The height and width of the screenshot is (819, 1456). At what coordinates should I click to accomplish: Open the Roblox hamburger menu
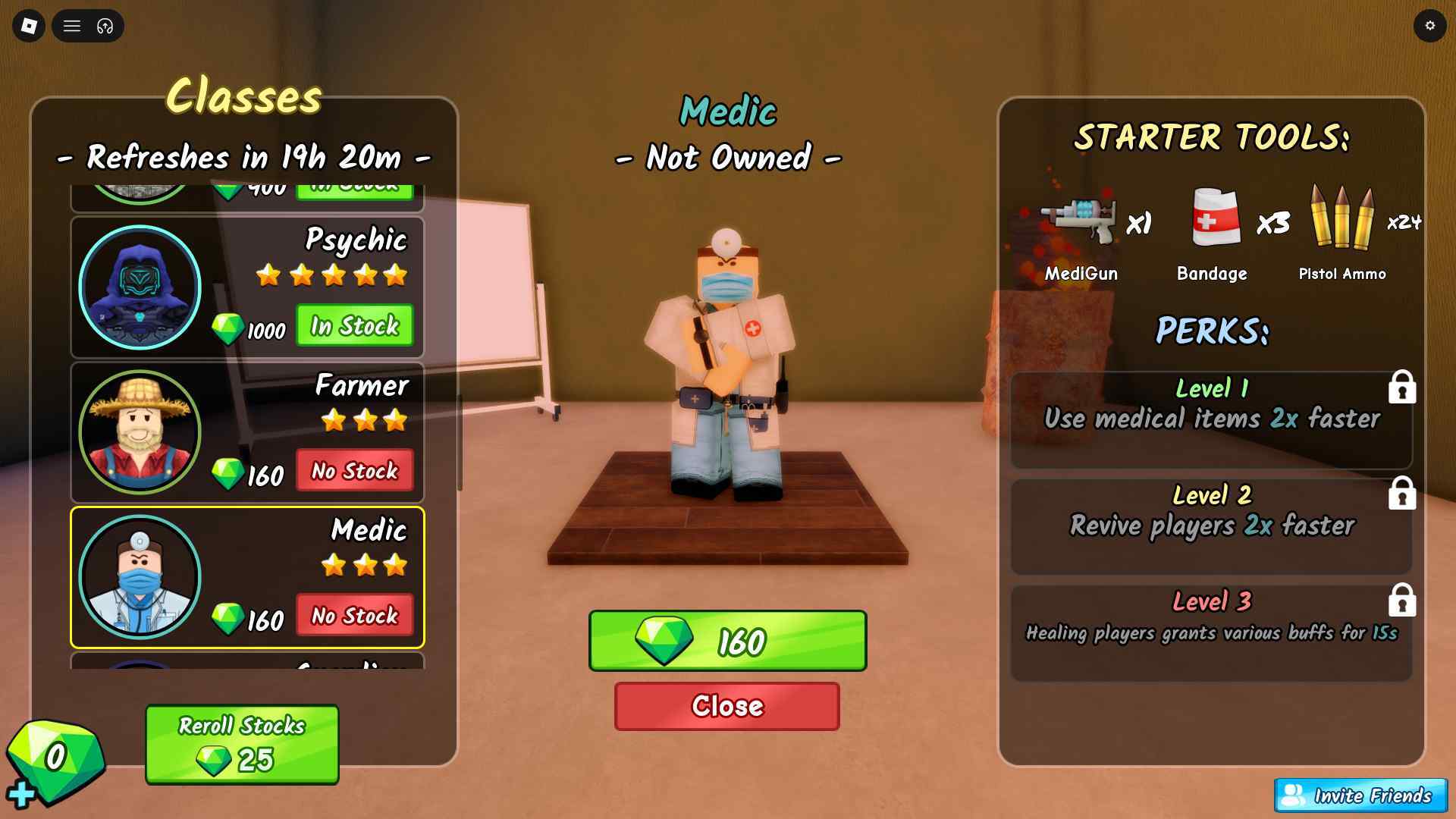72,26
